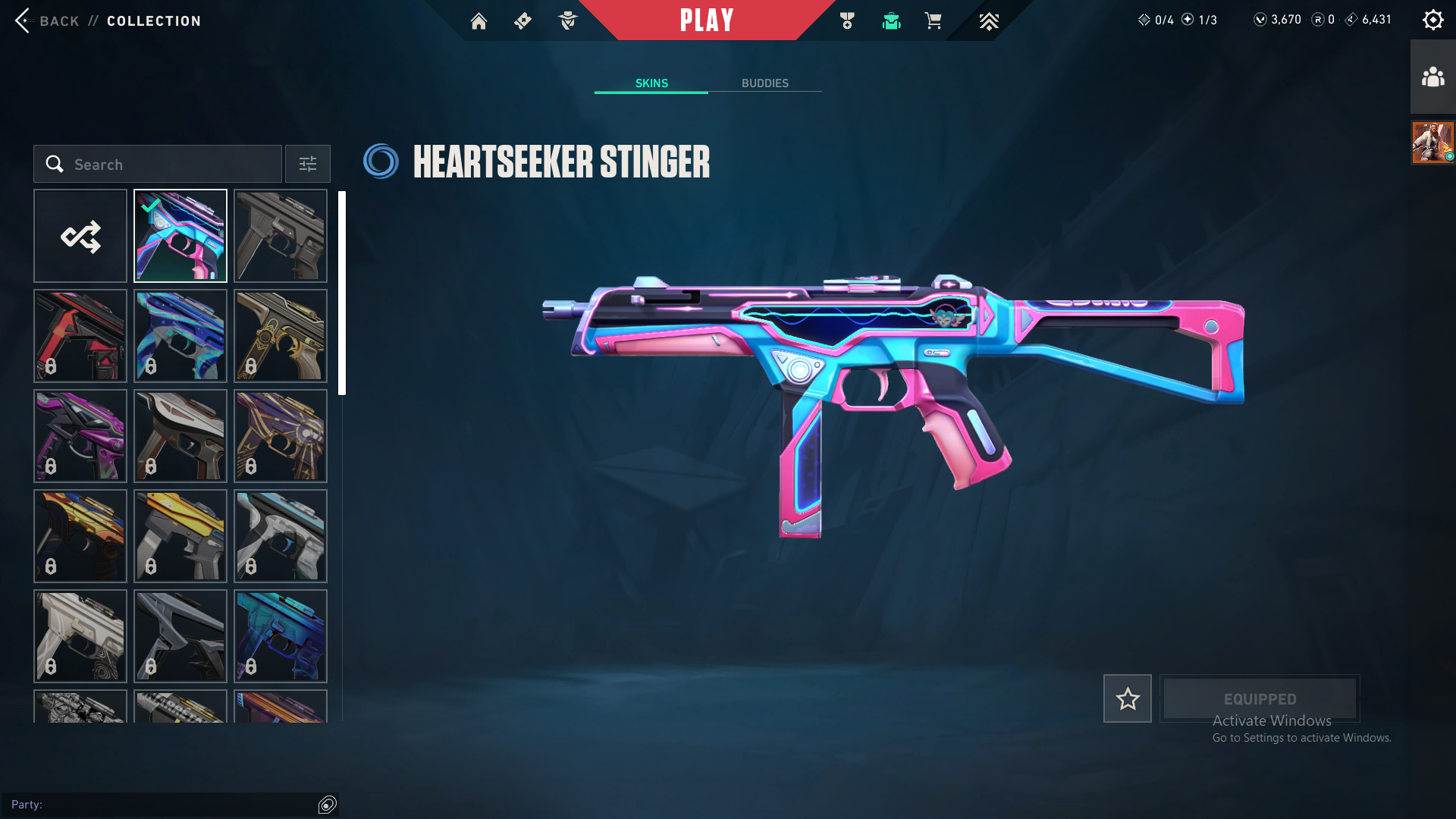Screen dimensions: 1456x819
Task: Switch to the Buddies tab
Action: pos(764,83)
